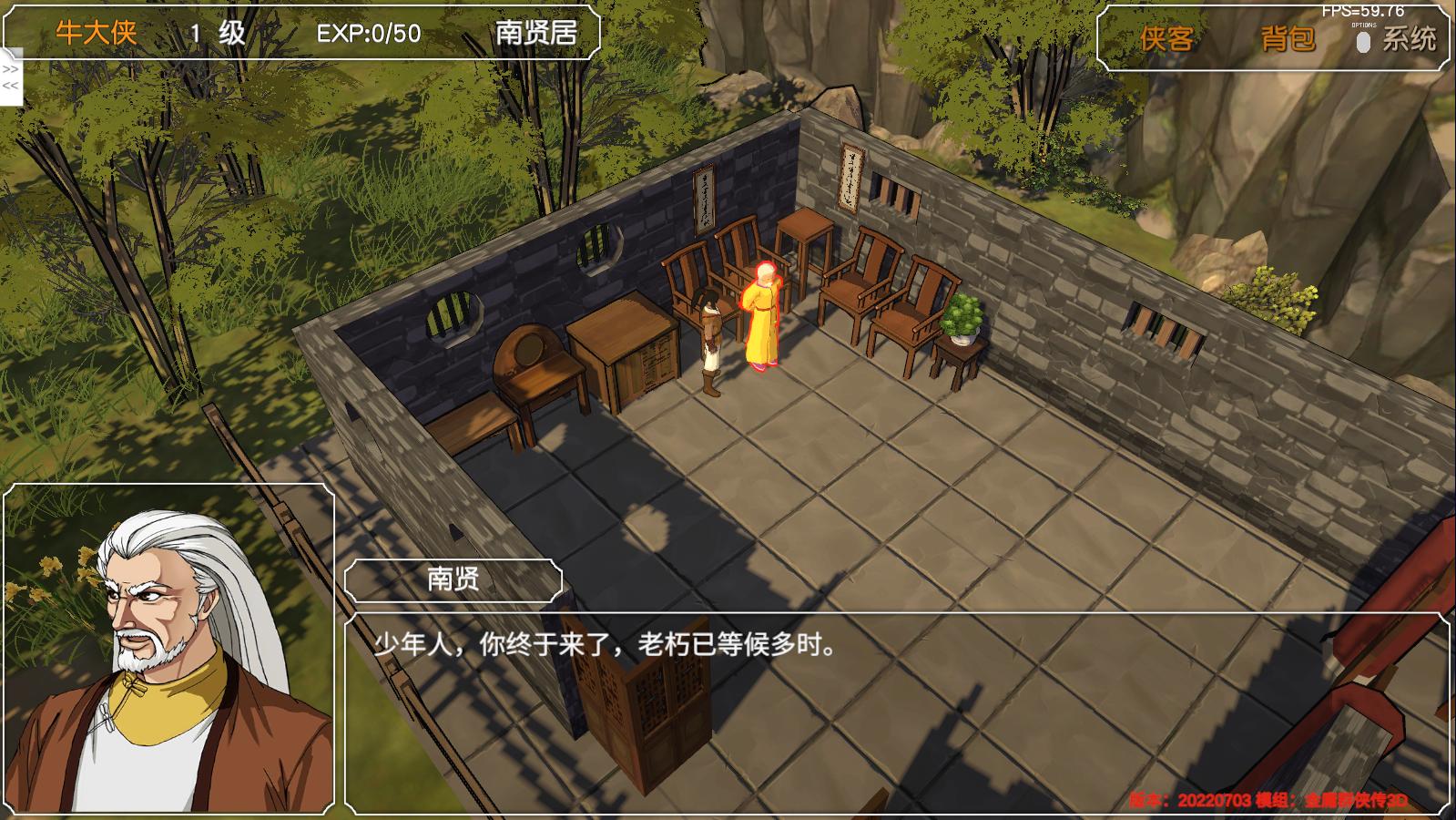Select the yellow-robed 南贤 character in the room
1456x820 pixels.
761,319
